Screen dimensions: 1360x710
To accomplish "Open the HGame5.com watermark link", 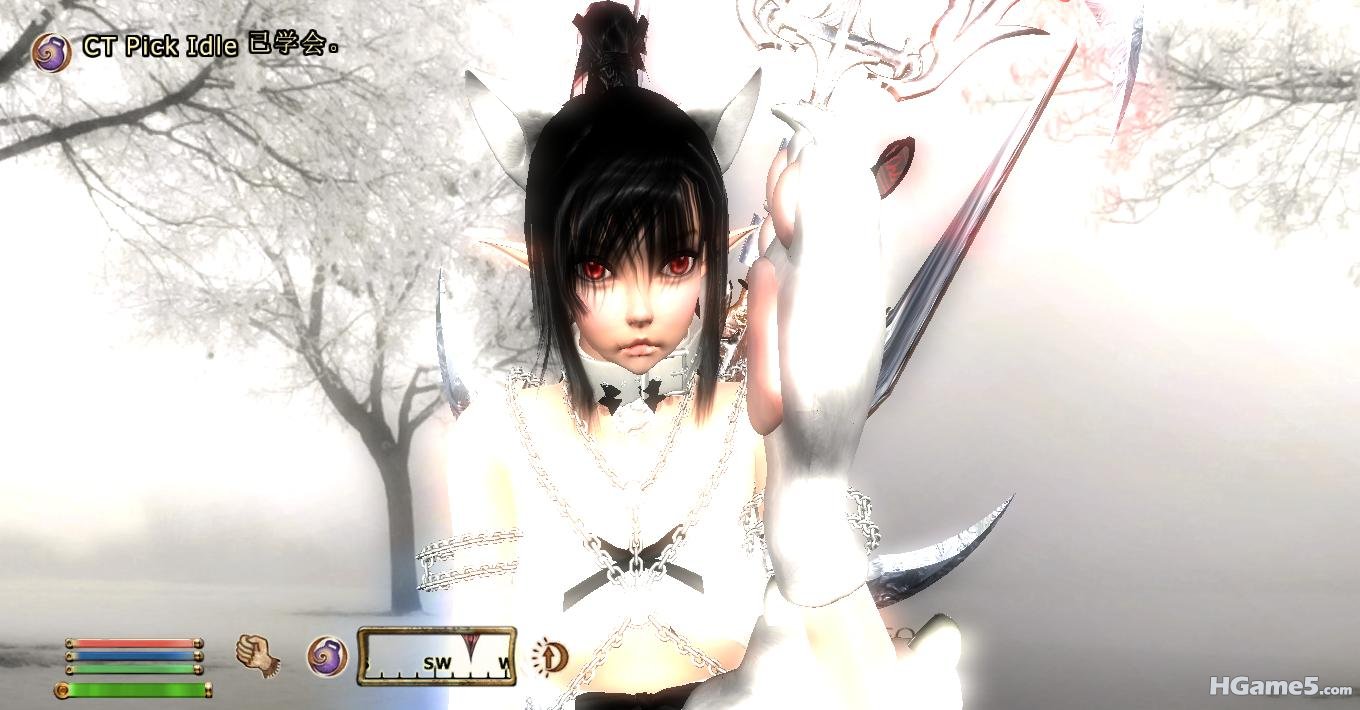I will pyautogui.click(x=1280, y=687).
